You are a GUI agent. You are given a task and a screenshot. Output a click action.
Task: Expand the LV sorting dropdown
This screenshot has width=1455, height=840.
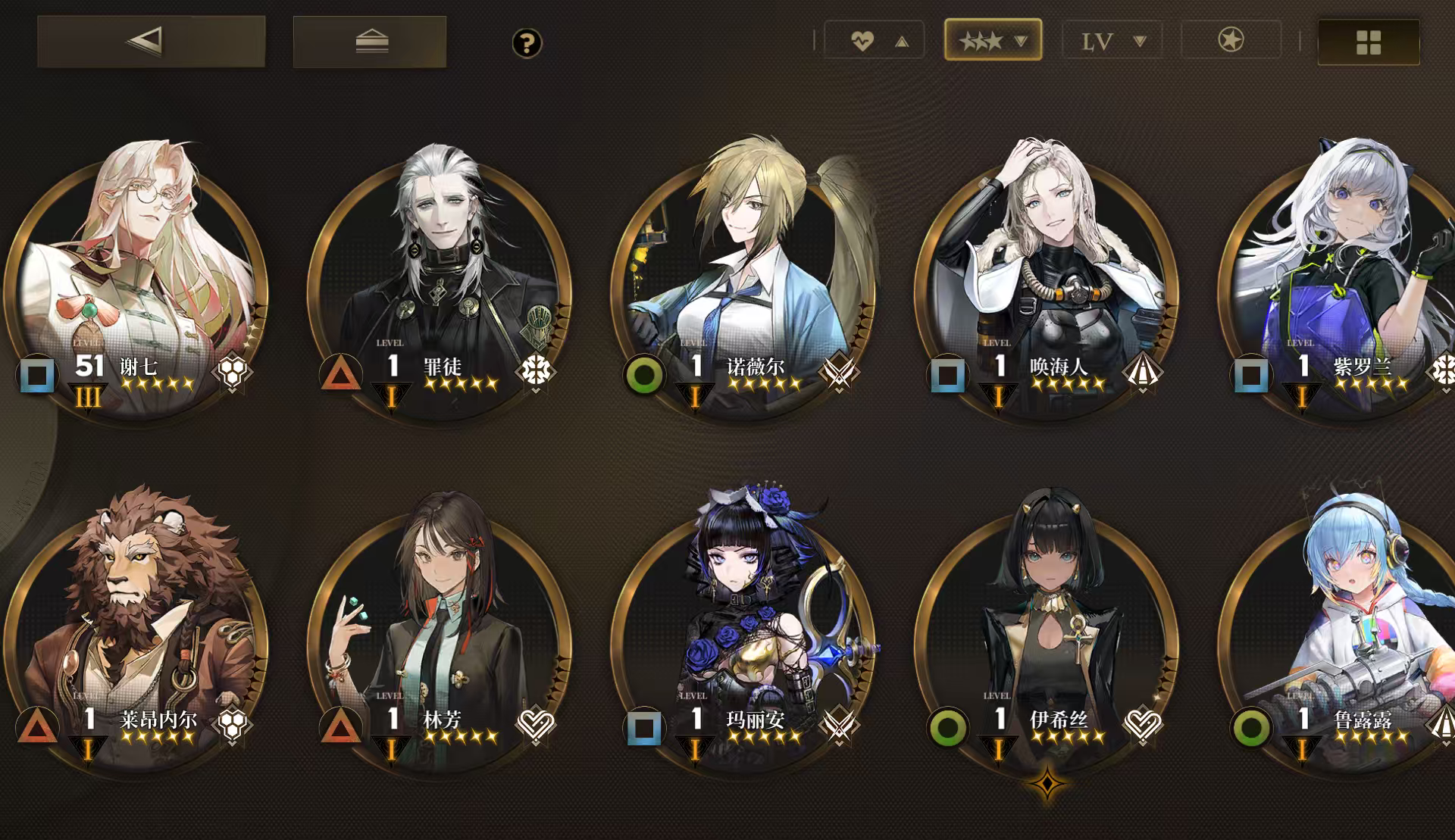pos(1111,42)
